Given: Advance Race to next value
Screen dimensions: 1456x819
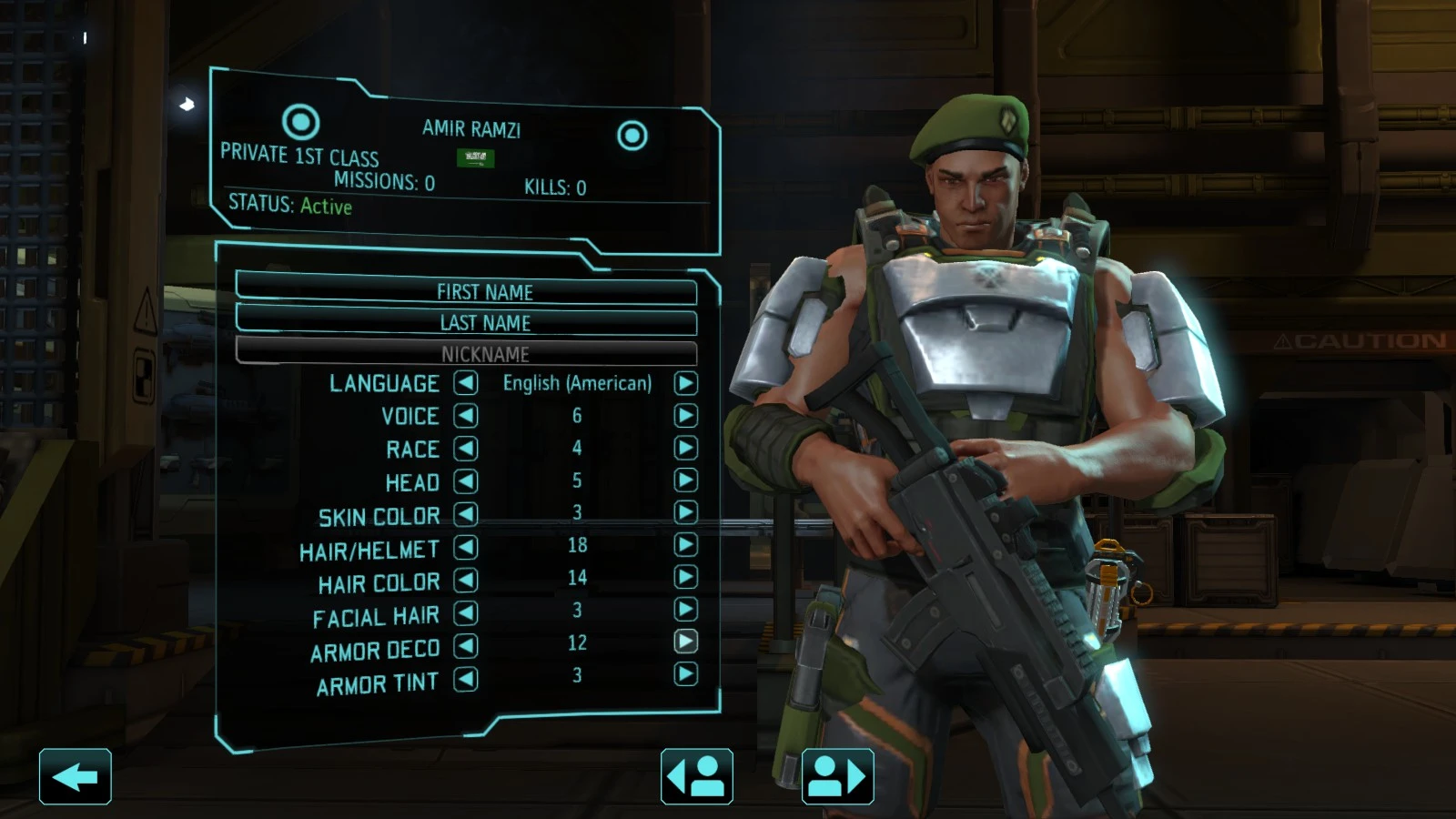Looking at the screenshot, I should (685, 448).
